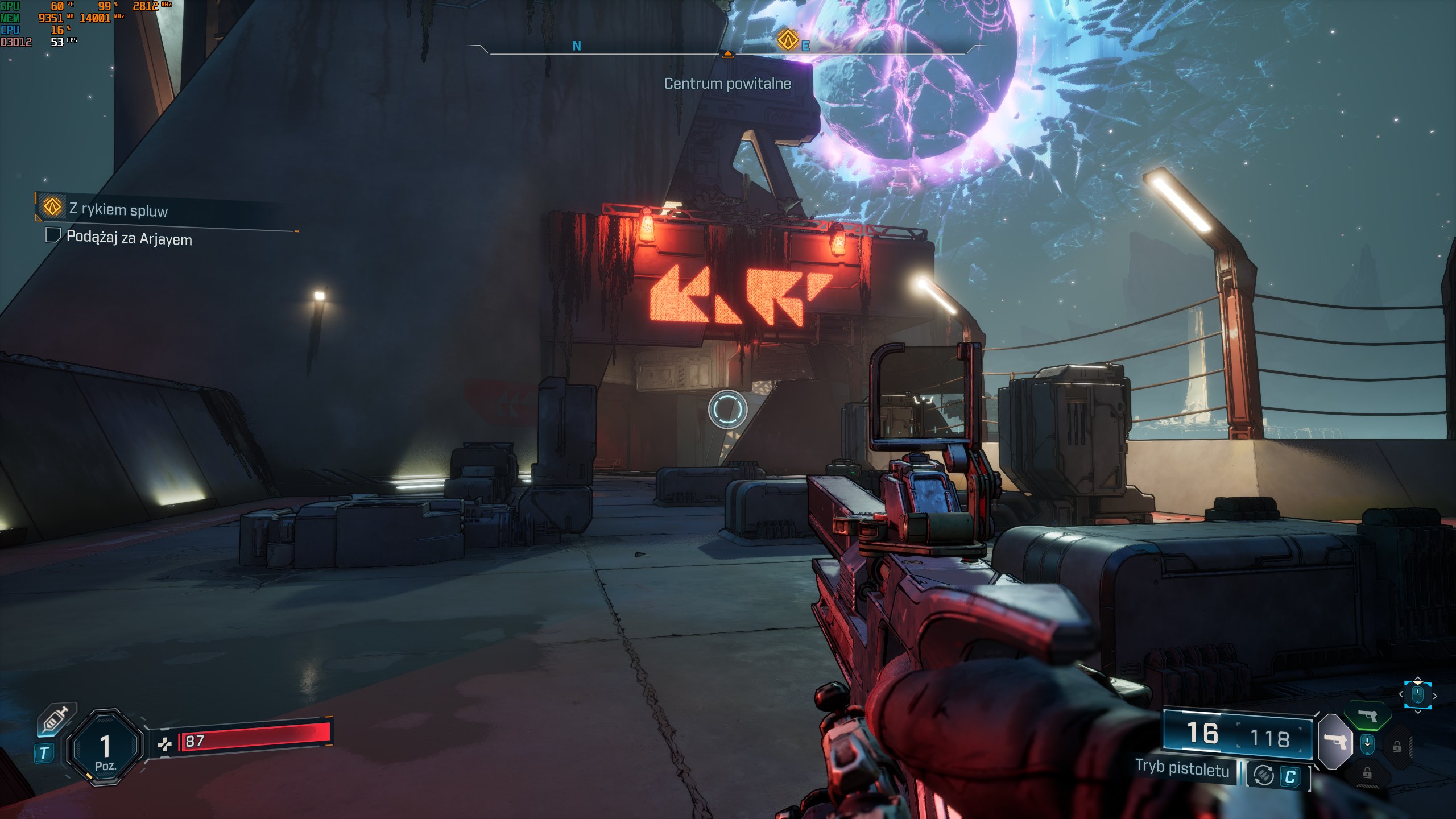Toggle the ammo-swap weapon mode icon
The height and width of the screenshot is (819, 1456).
pos(1263,775)
